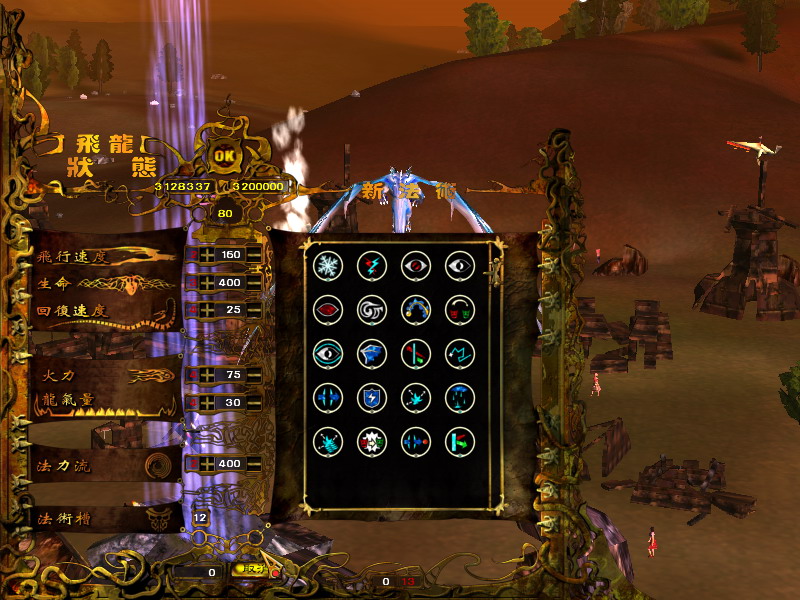Select the grey swirling tornado spell
This screenshot has width=800, height=600.
372,310
